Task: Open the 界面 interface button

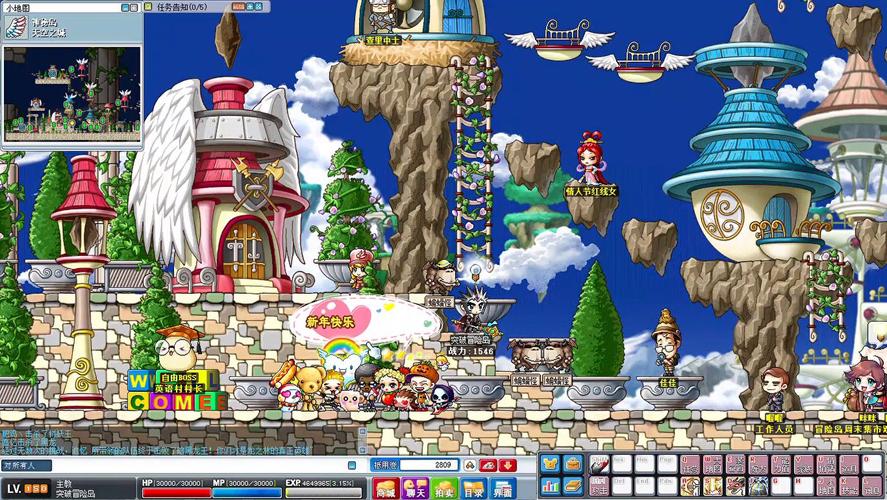Action: [503, 489]
